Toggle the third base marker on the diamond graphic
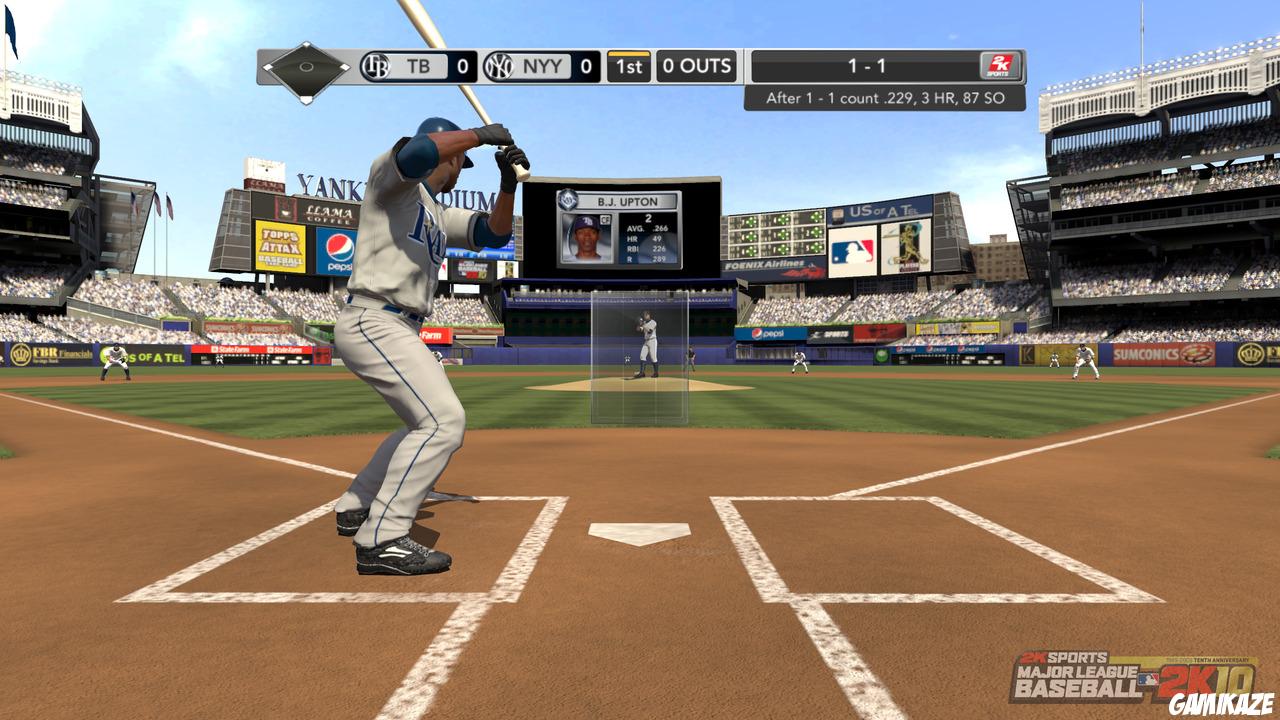1280x720 pixels. point(268,67)
